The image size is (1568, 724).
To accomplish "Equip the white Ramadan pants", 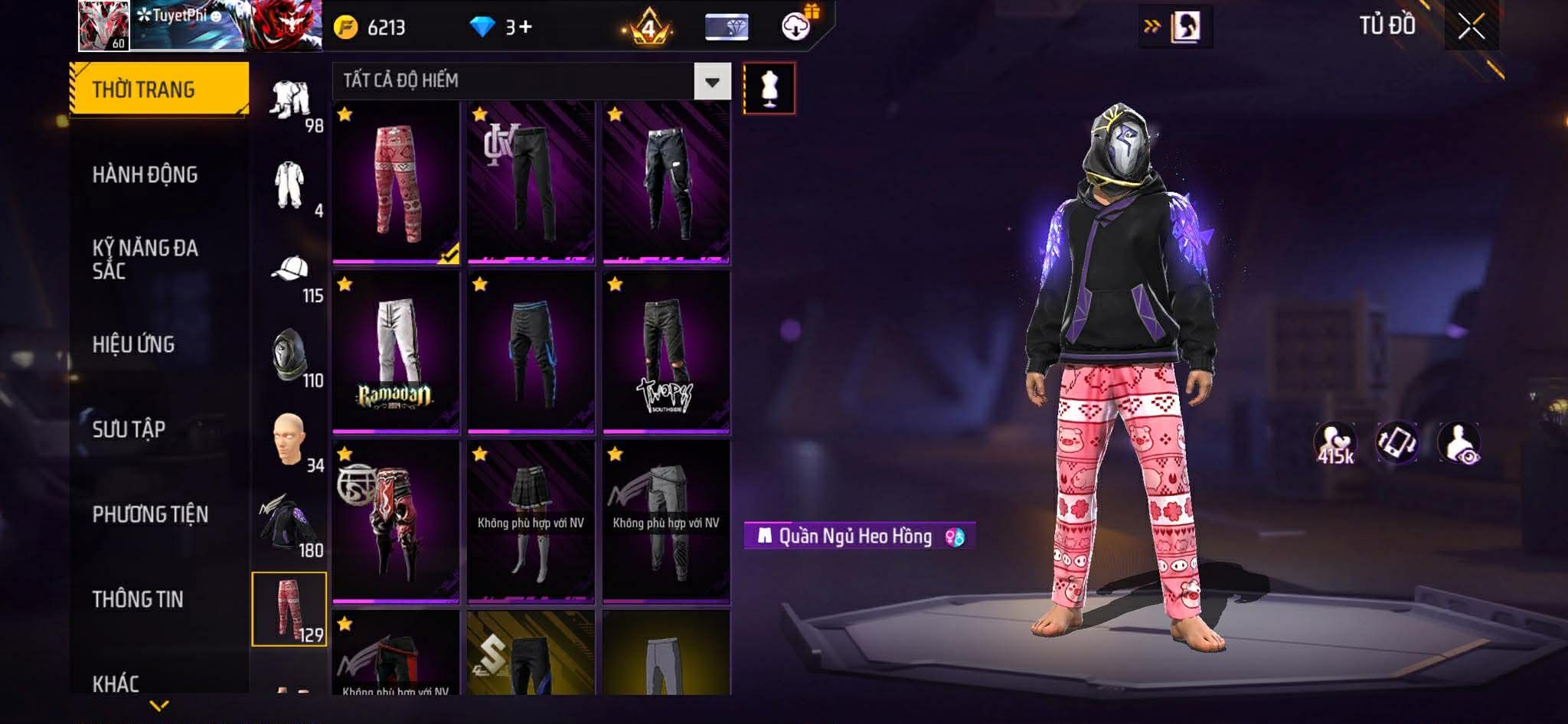I will pos(396,352).
